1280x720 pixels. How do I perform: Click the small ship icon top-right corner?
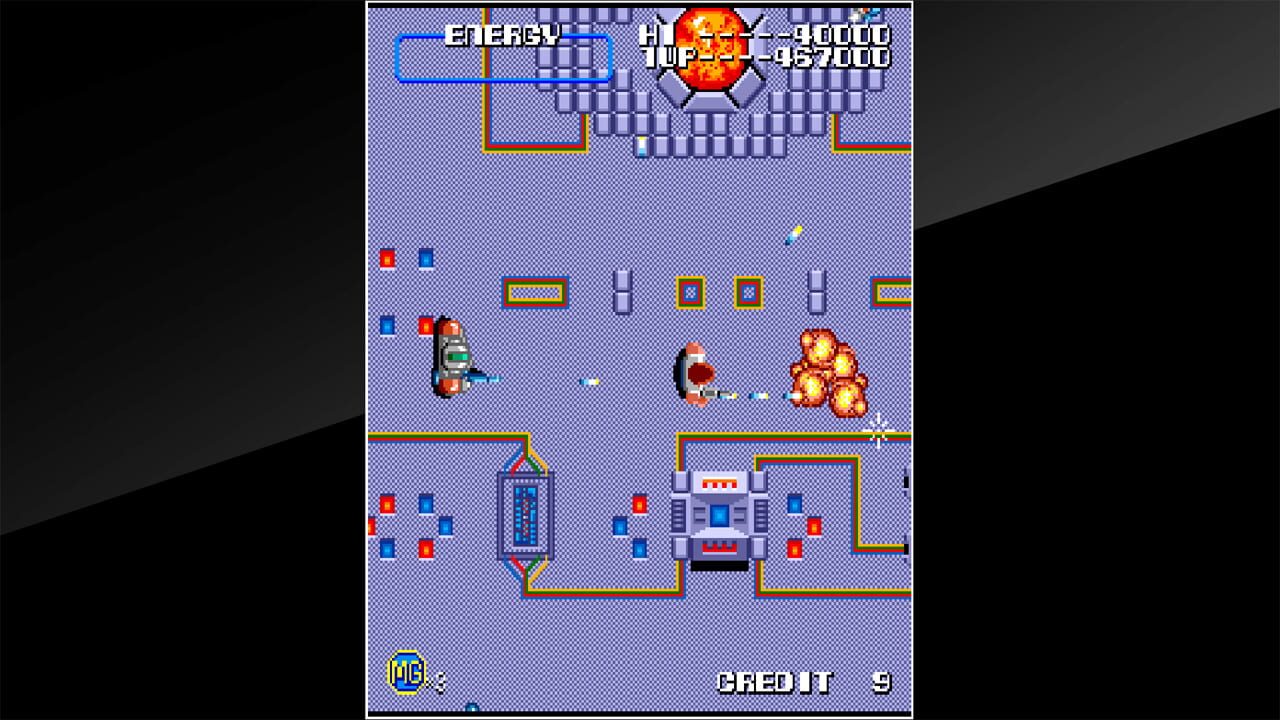click(x=863, y=12)
